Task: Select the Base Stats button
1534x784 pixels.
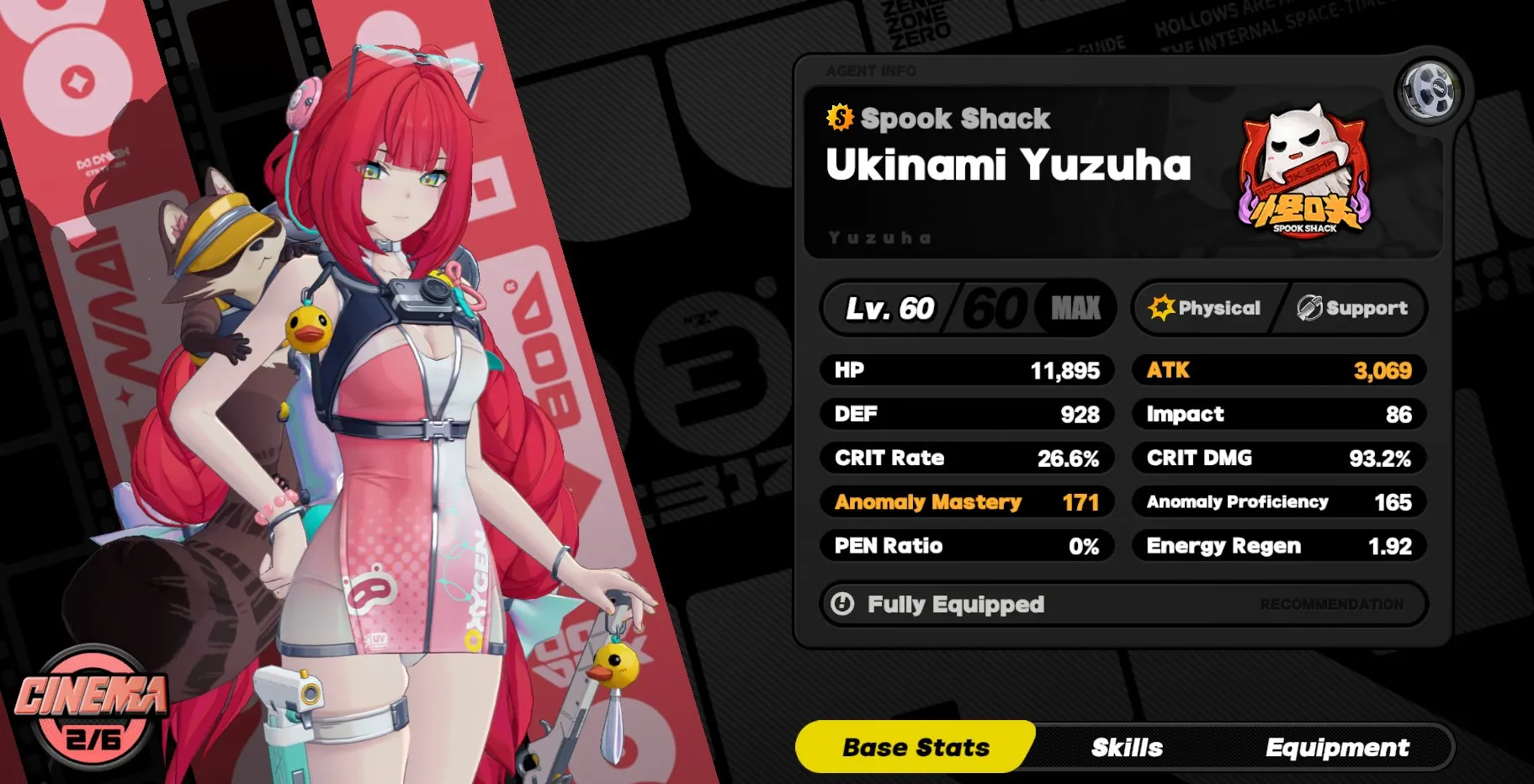Action: pyautogui.click(x=916, y=747)
